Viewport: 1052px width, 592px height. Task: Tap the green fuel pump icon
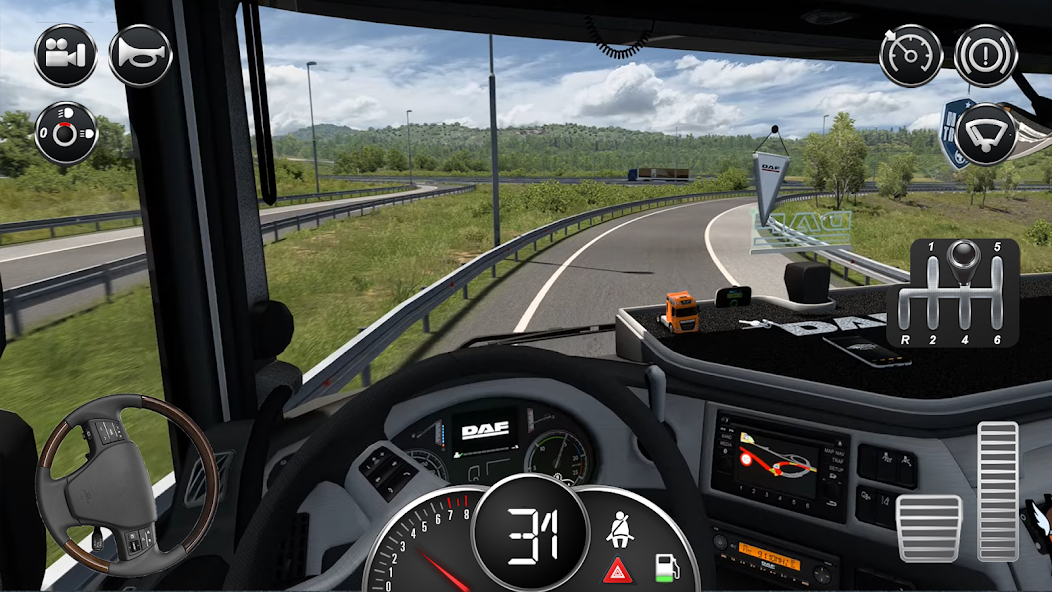click(663, 568)
